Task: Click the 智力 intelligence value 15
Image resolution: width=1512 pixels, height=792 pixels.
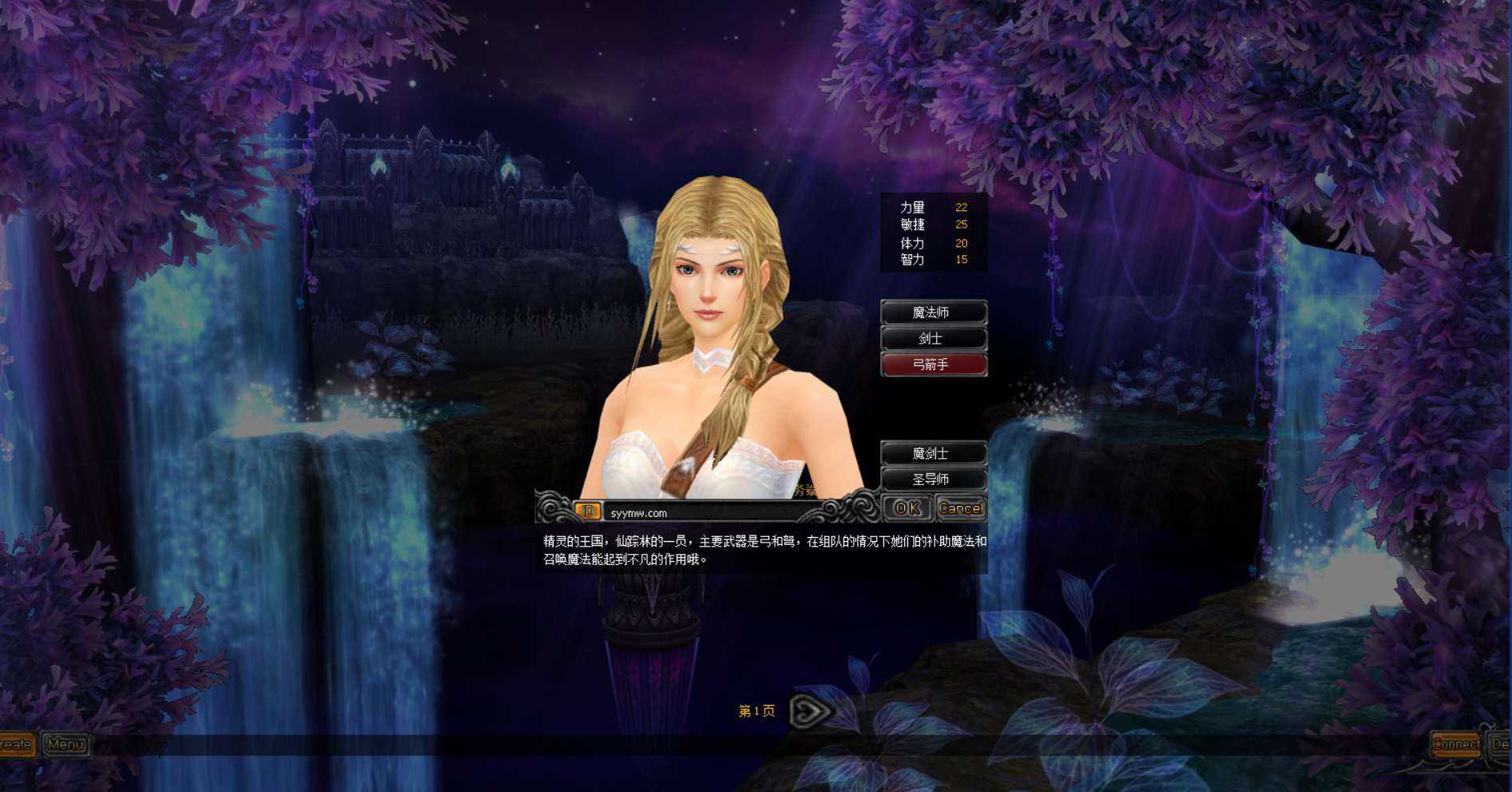Action: coord(961,259)
